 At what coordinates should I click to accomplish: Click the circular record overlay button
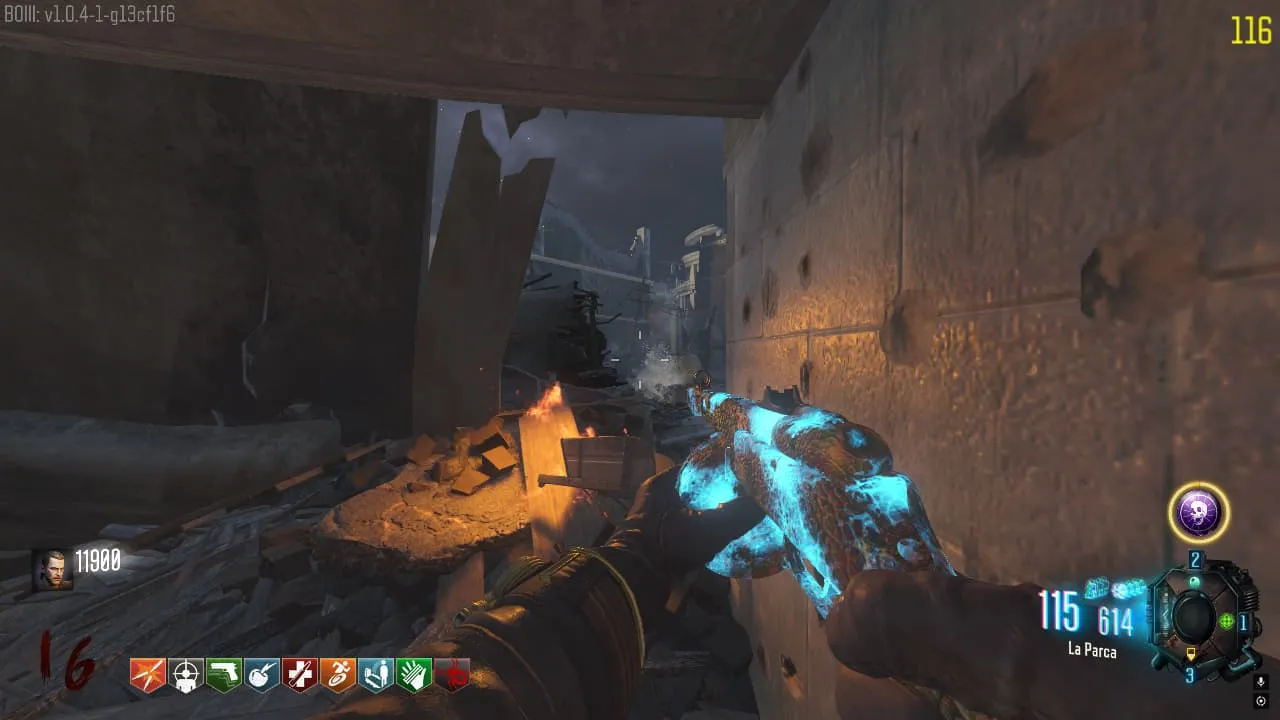tap(1261, 700)
